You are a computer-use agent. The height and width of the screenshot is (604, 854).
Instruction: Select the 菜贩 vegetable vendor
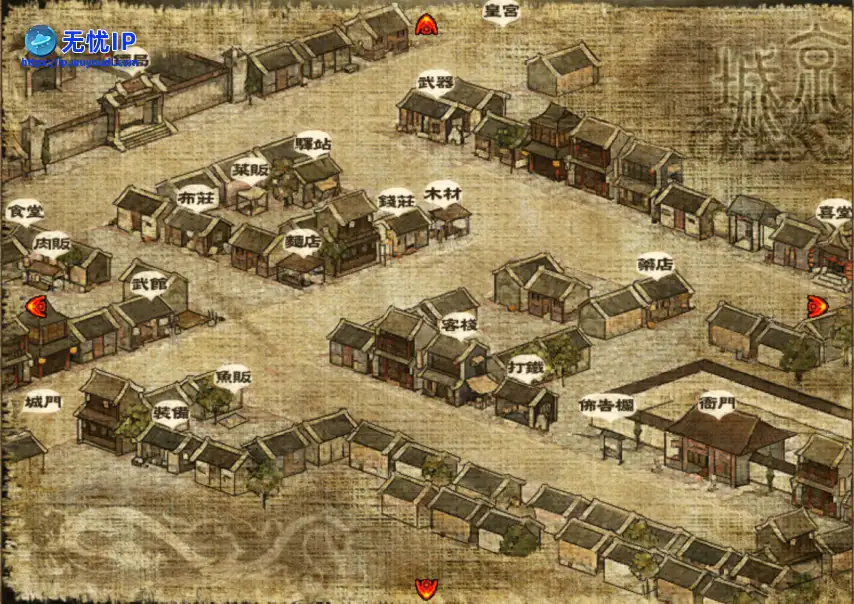point(250,170)
